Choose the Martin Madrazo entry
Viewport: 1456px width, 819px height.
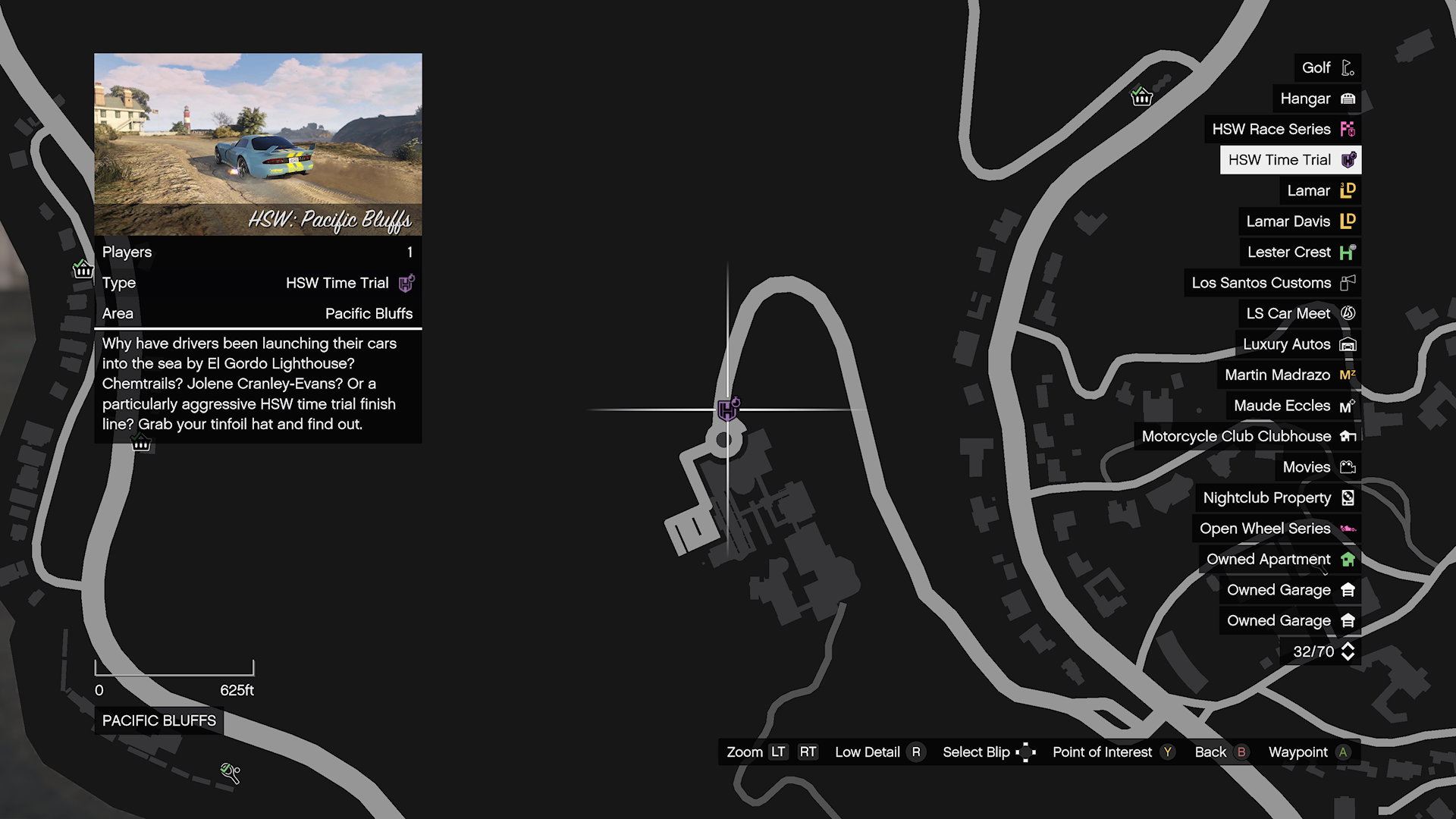coord(1288,375)
